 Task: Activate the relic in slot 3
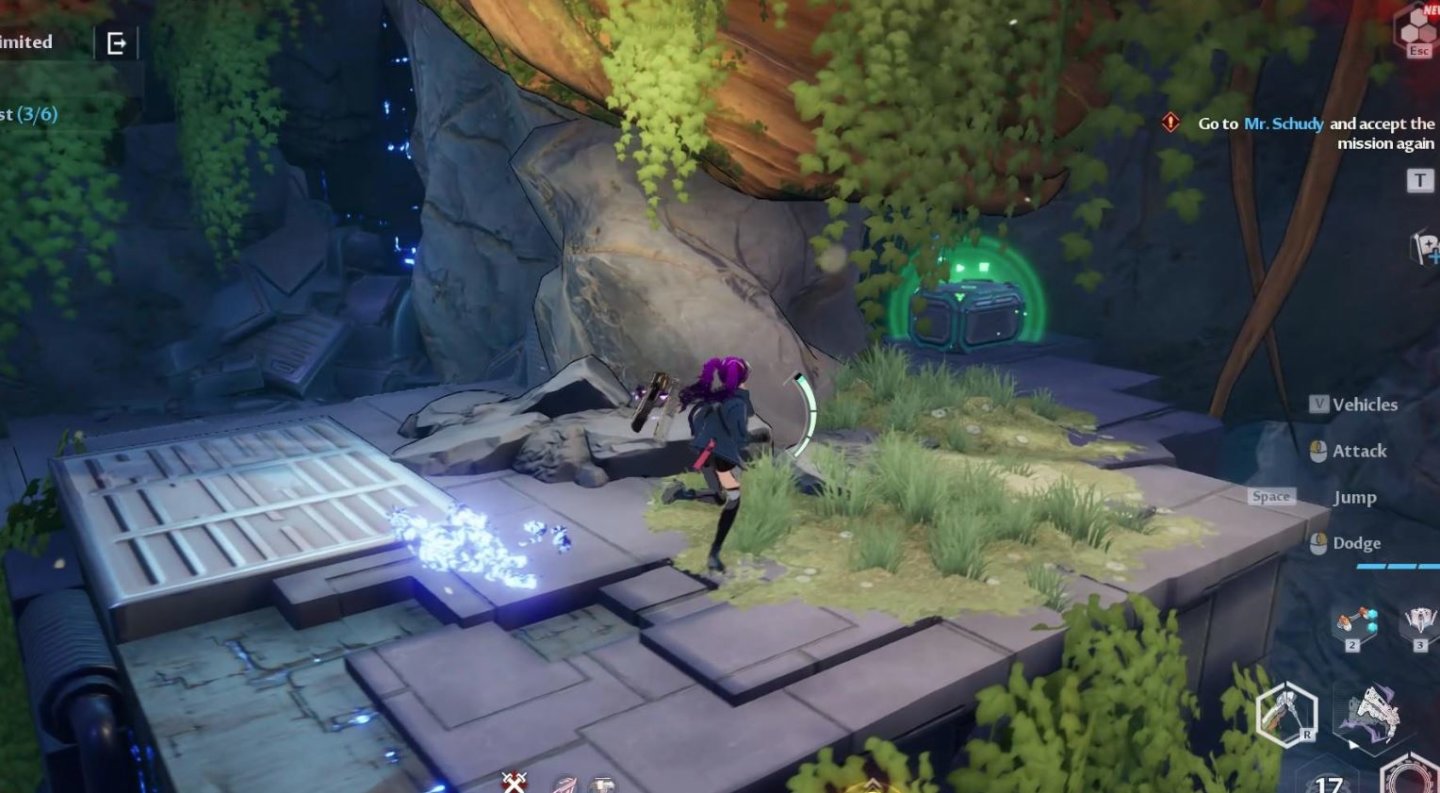click(1419, 624)
